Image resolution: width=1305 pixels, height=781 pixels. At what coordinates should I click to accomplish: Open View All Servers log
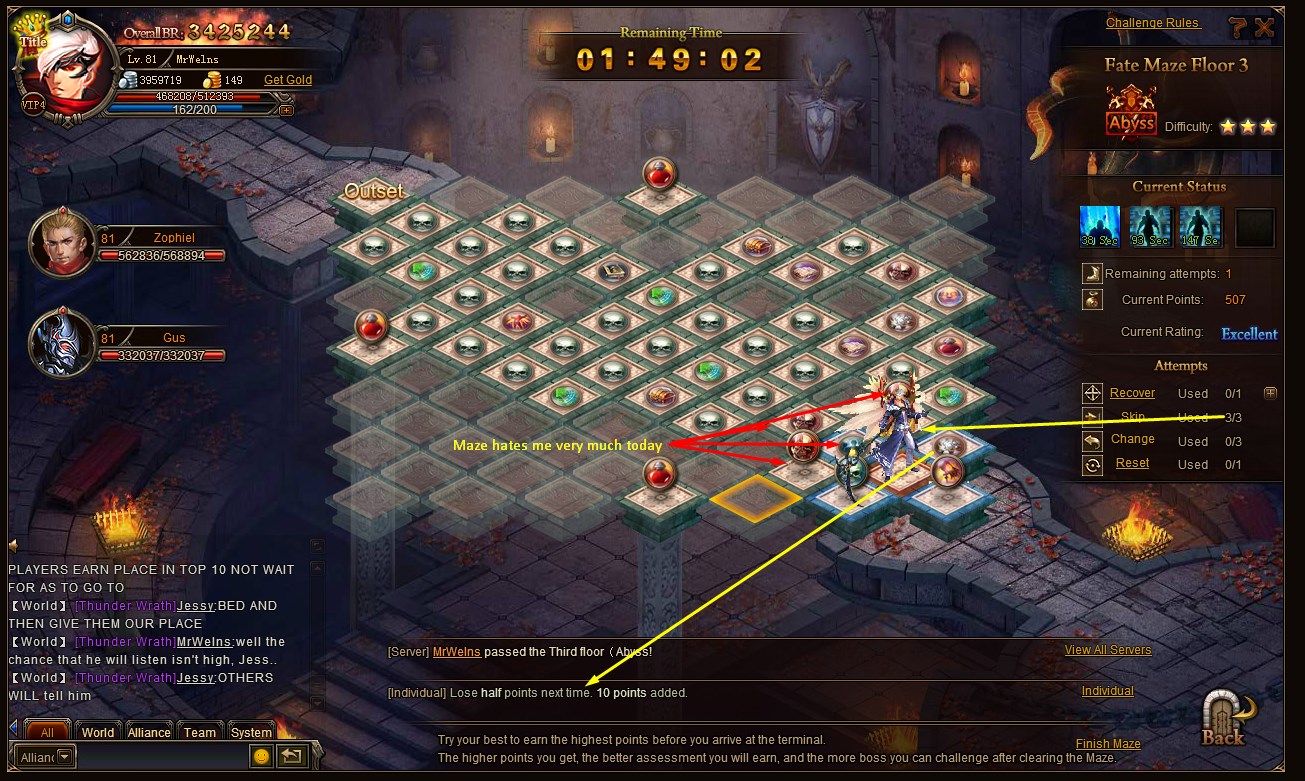(1108, 650)
